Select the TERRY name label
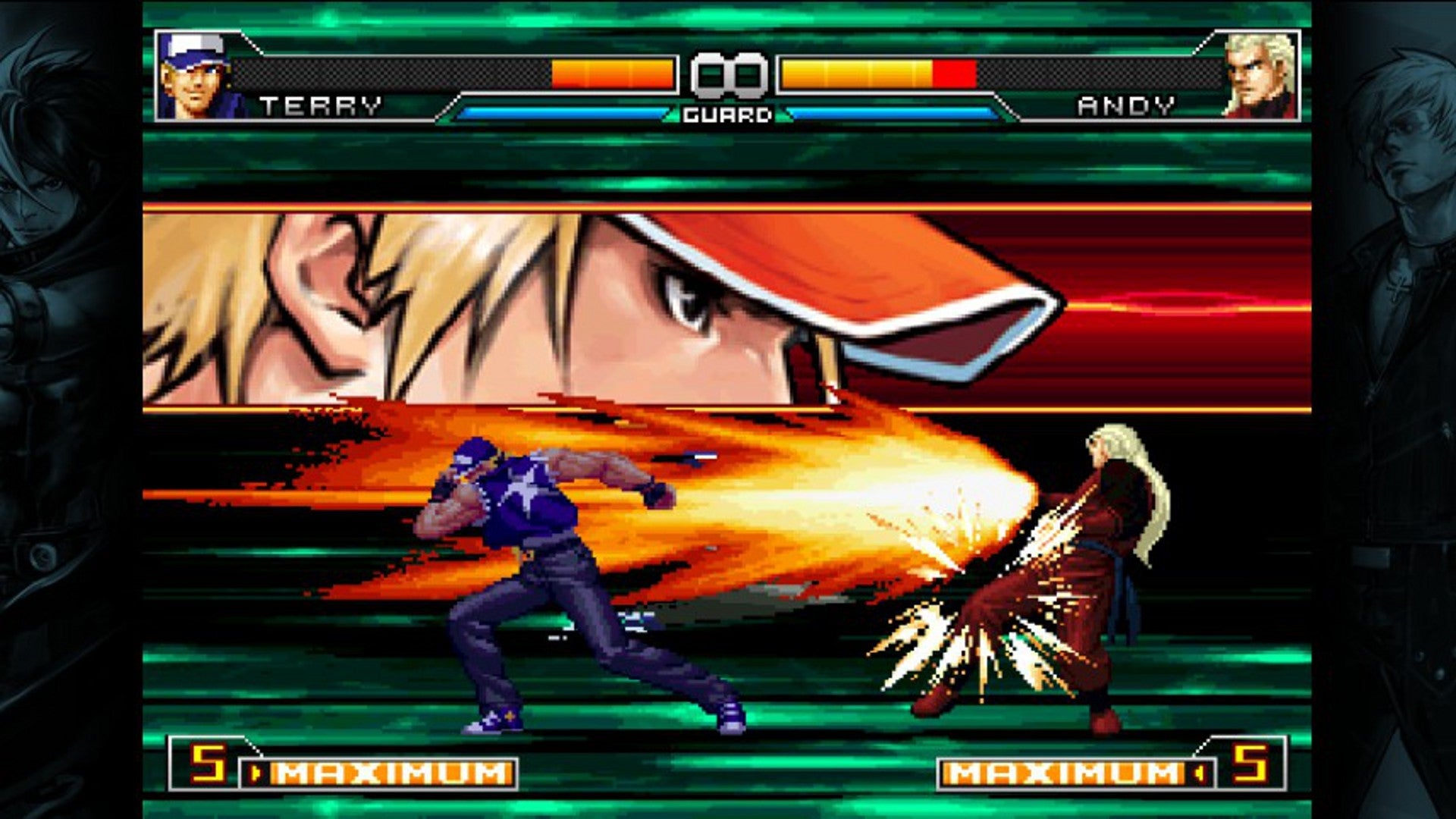Screen dimensions: 1456x819 tap(322, 106)
